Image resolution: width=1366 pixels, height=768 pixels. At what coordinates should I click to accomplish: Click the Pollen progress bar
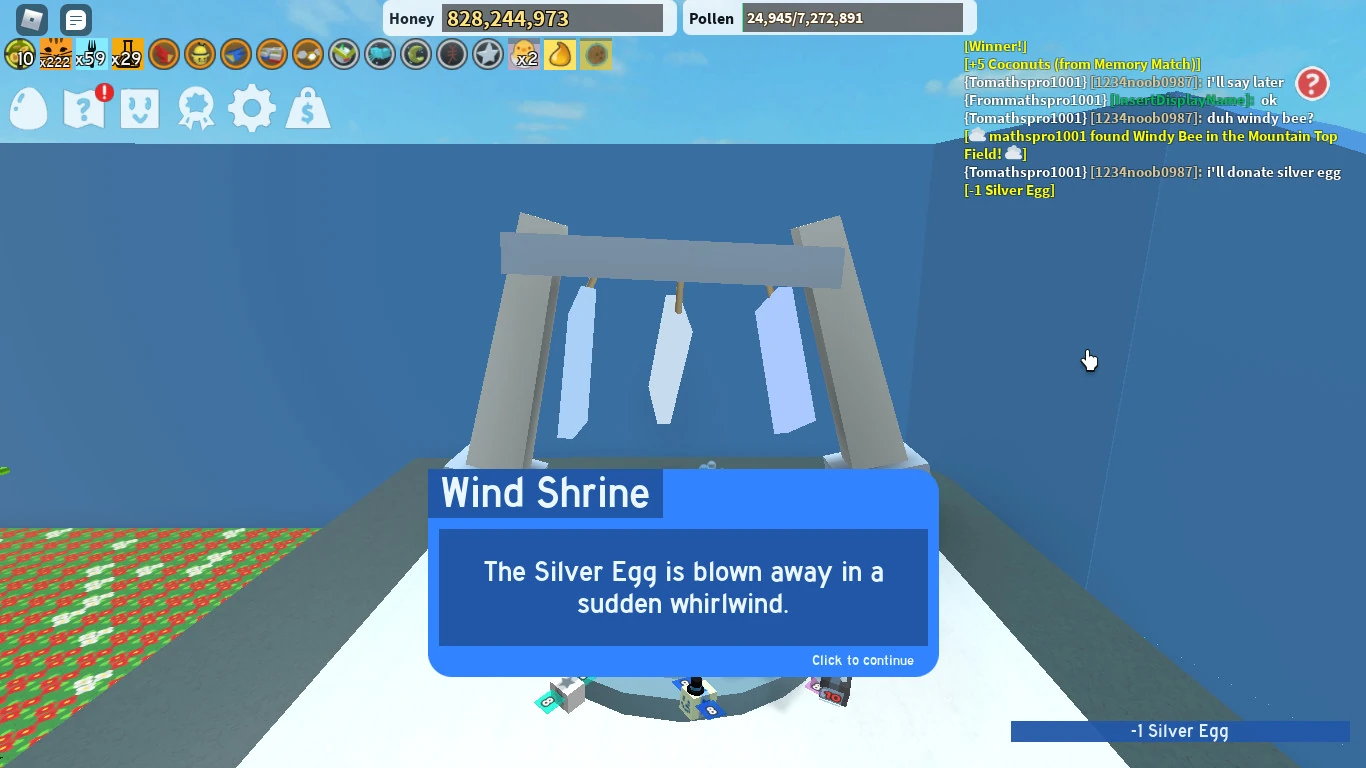(x=851, y=18)
